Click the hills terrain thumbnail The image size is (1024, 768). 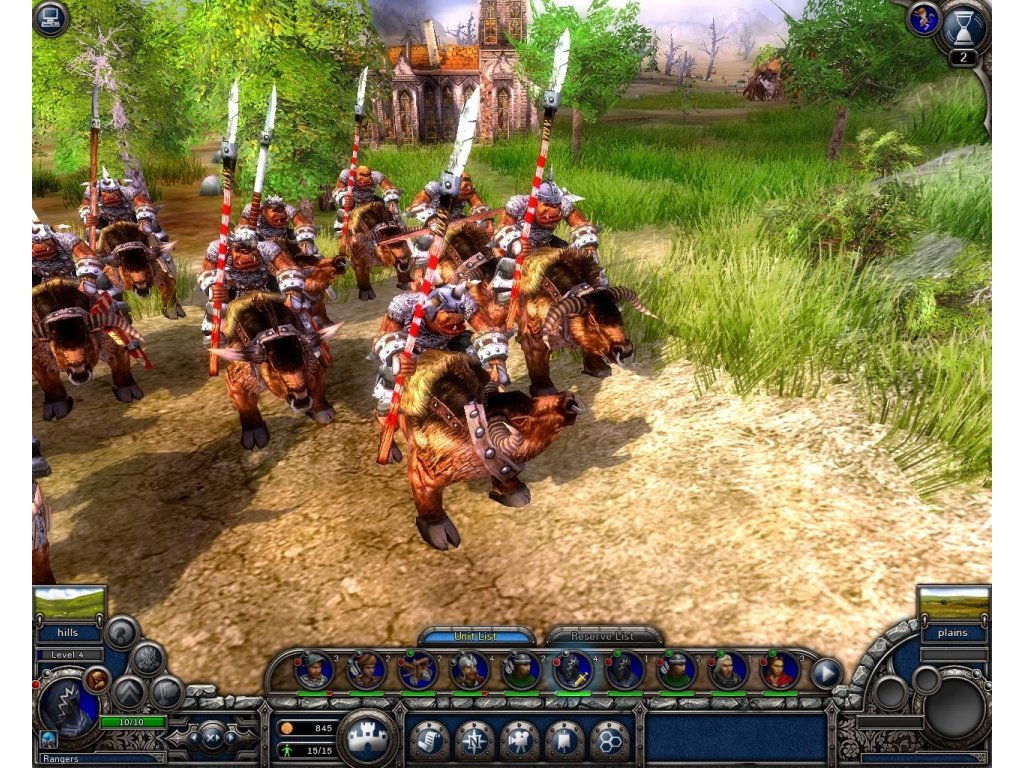[69, 603]
